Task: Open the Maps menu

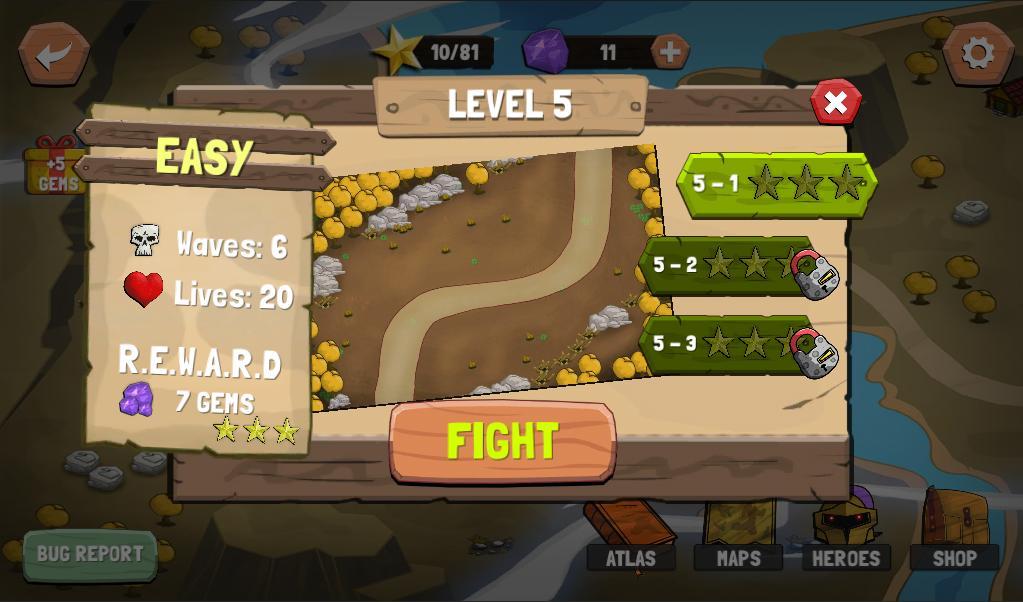Action: tap(739, 540)
